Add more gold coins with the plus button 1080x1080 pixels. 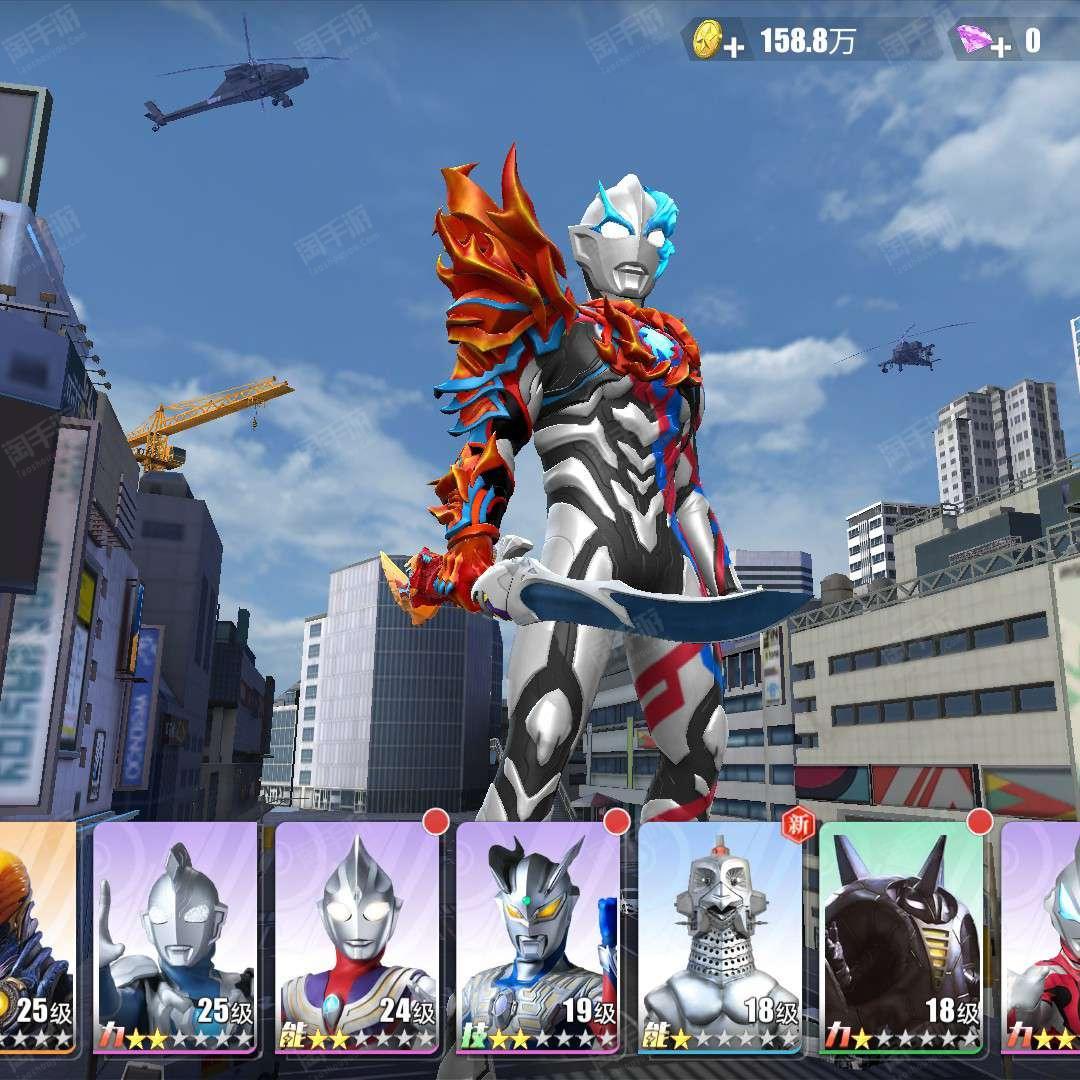[733, 47]
